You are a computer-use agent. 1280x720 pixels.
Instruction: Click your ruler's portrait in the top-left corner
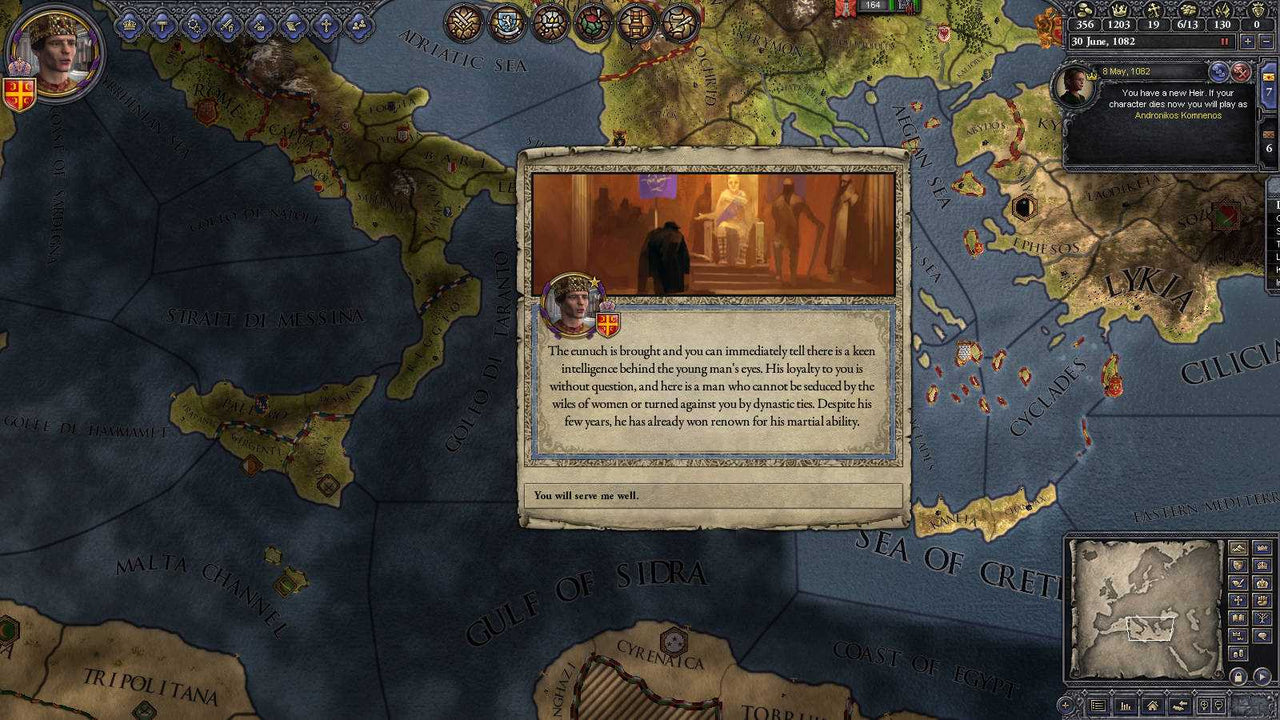pos(55,52)
